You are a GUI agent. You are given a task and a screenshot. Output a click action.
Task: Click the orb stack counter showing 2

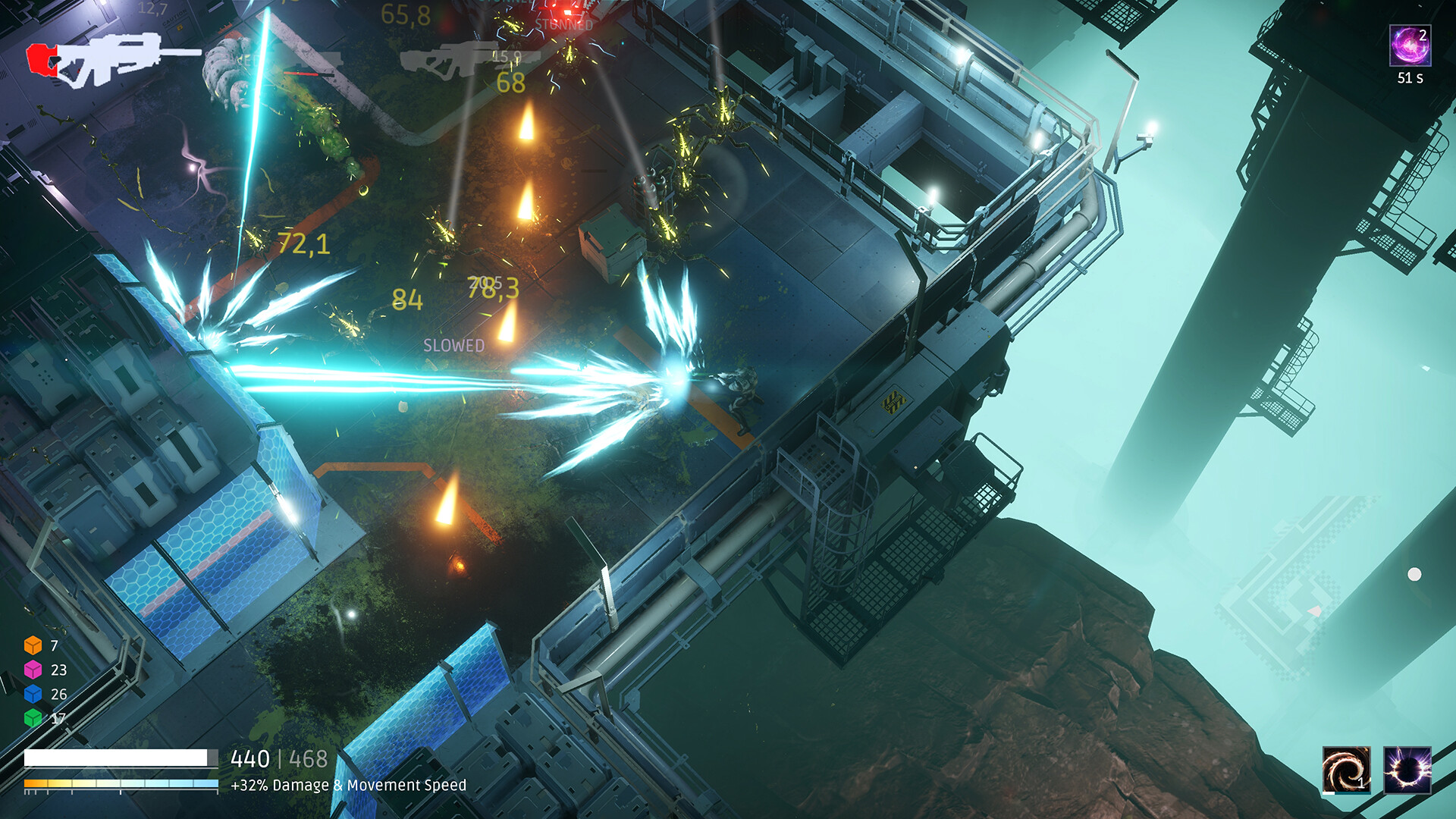pyautogui.click(x=1424, y=34)
